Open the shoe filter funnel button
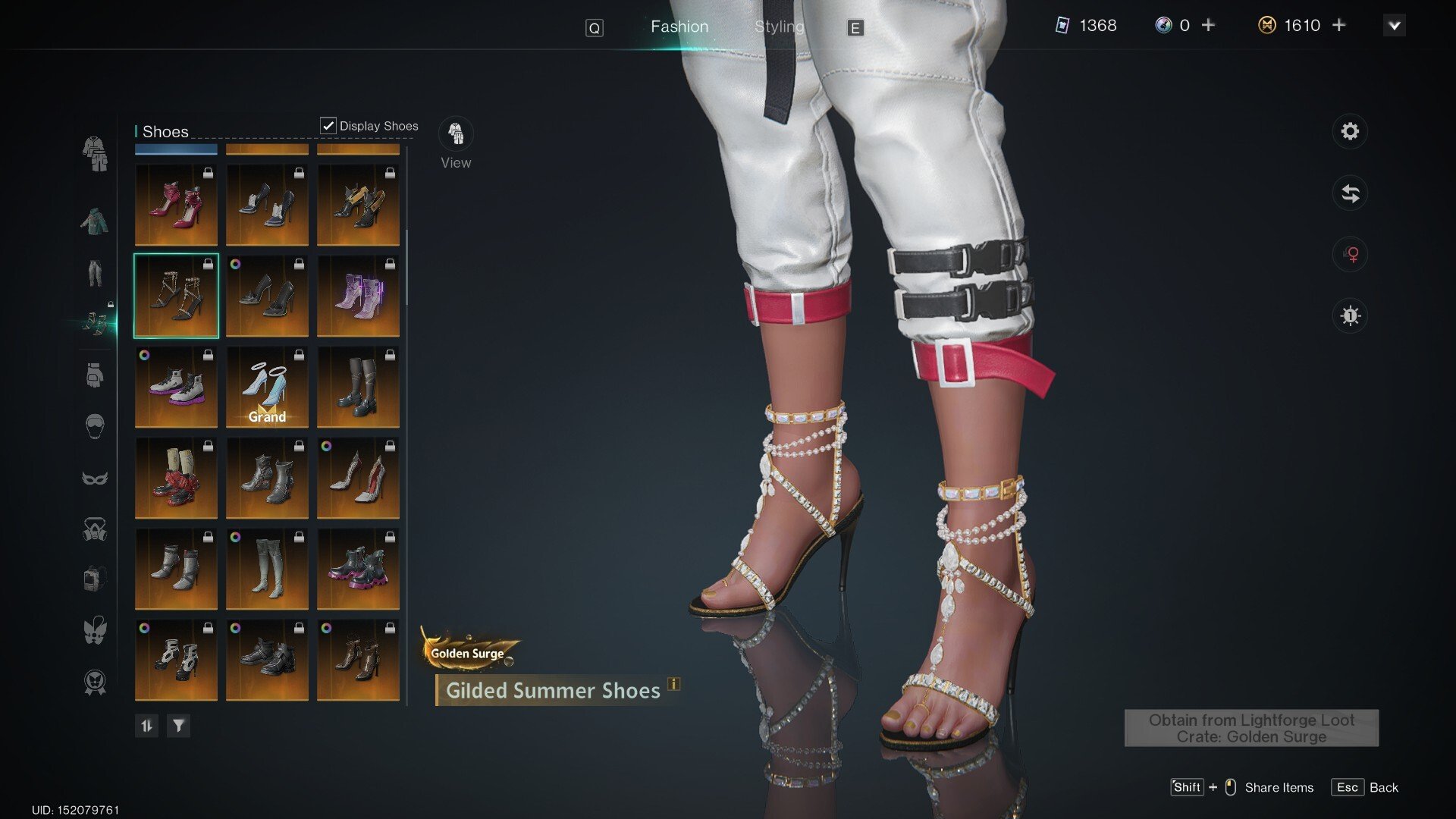1456x819 pixels. tap(178, 726)
